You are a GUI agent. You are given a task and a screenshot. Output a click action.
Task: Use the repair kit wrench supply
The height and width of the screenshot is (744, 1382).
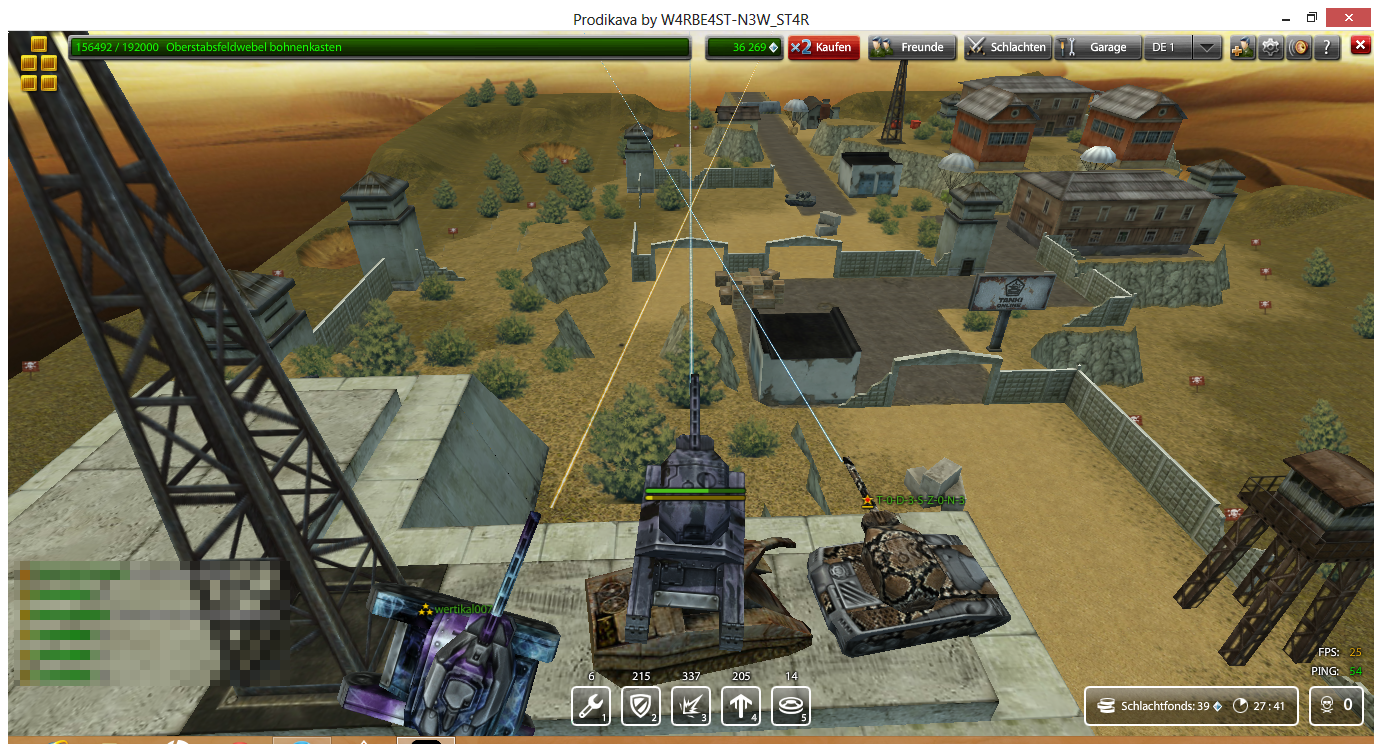tap(589, 705)
